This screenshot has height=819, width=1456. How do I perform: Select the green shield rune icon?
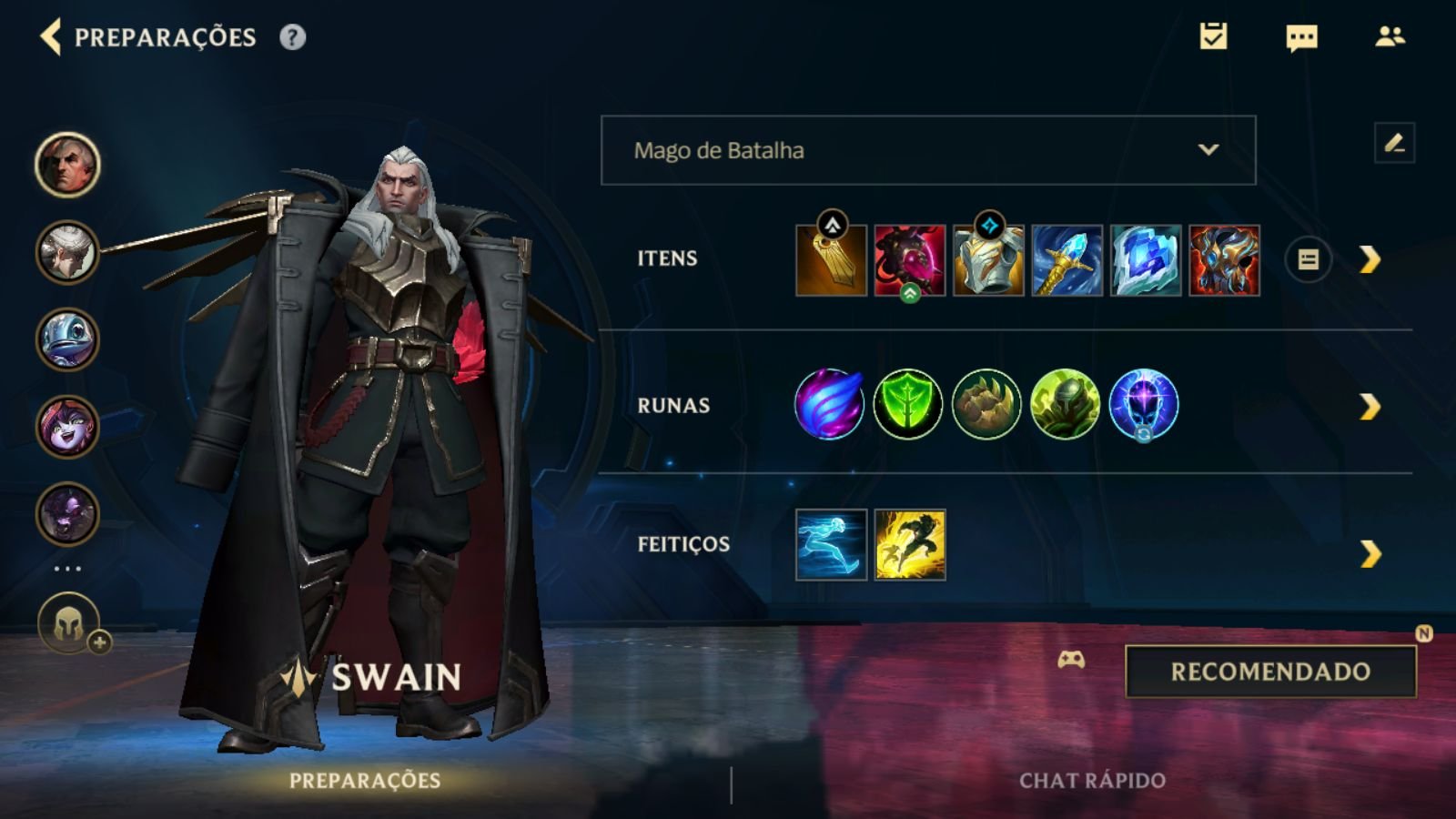point(907,404)
